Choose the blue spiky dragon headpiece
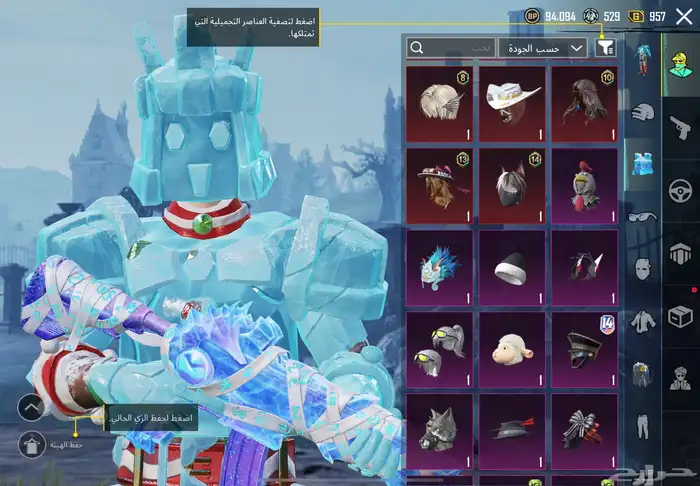This screenshot has height=486, width=700. coord(439,268)
